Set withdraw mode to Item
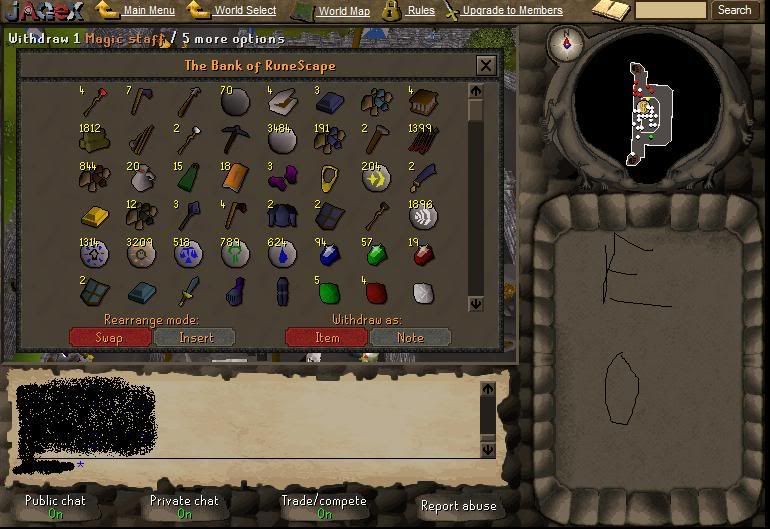770x529 pixels. click(x=326, y=337)
